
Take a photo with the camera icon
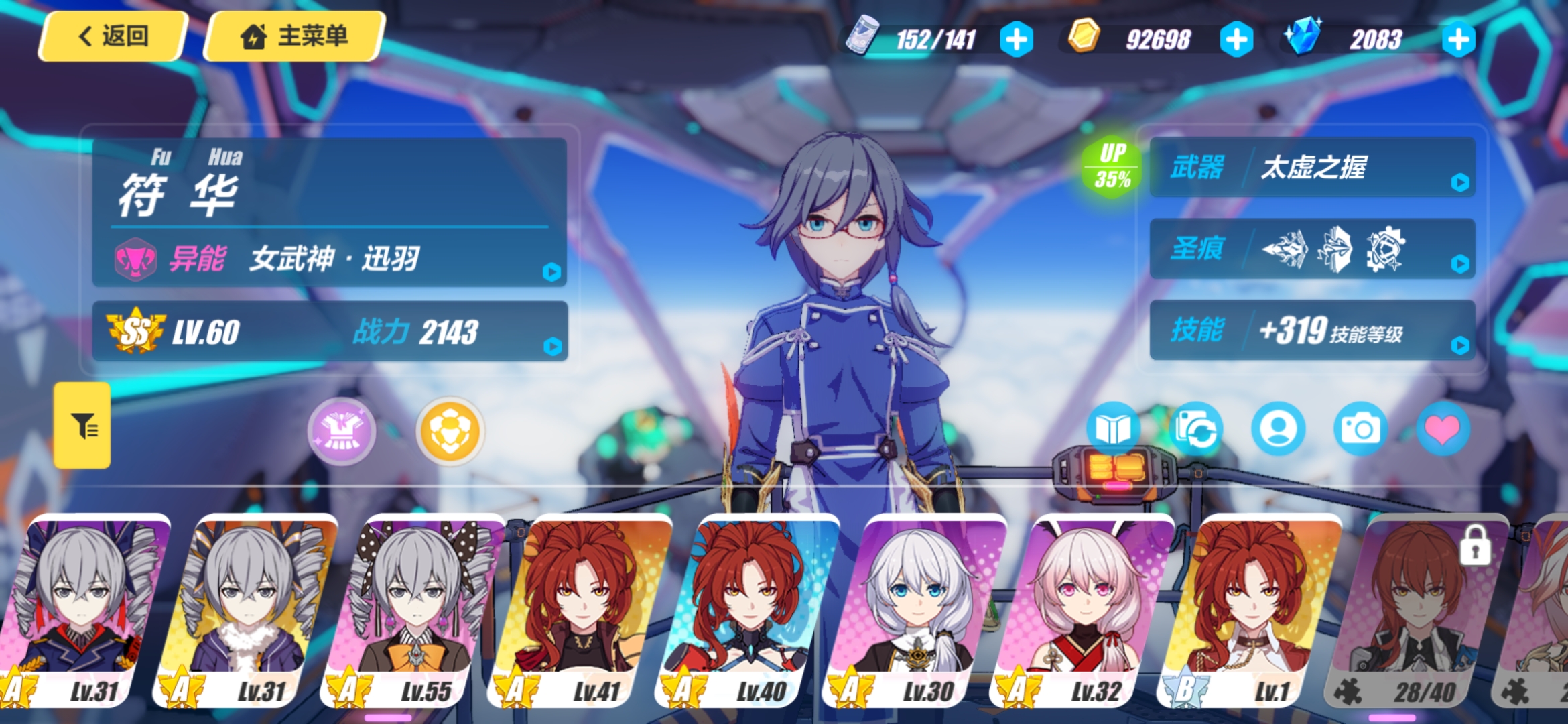tap(1360, 429)
